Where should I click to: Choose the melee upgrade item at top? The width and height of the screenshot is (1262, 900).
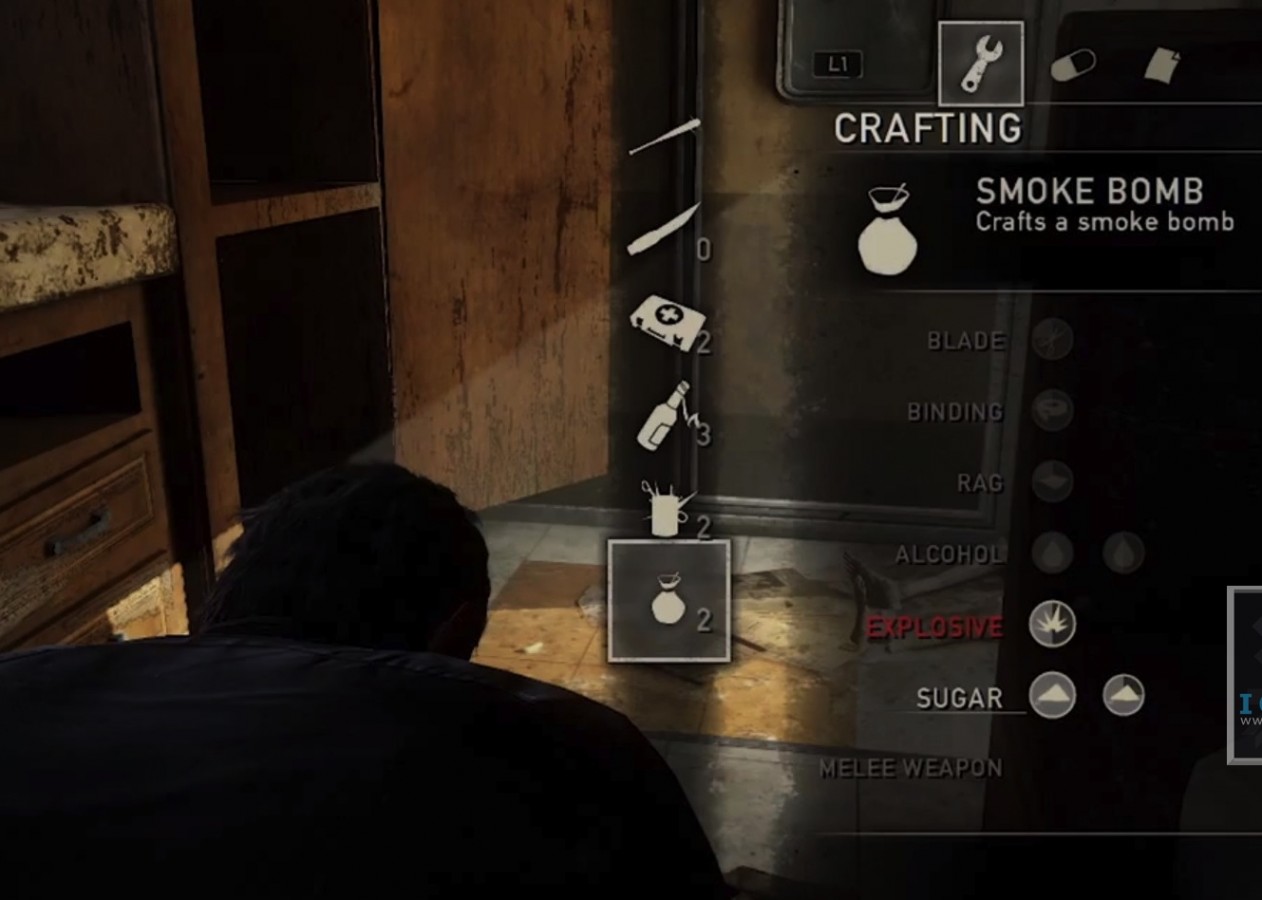(x=664, y=138)
